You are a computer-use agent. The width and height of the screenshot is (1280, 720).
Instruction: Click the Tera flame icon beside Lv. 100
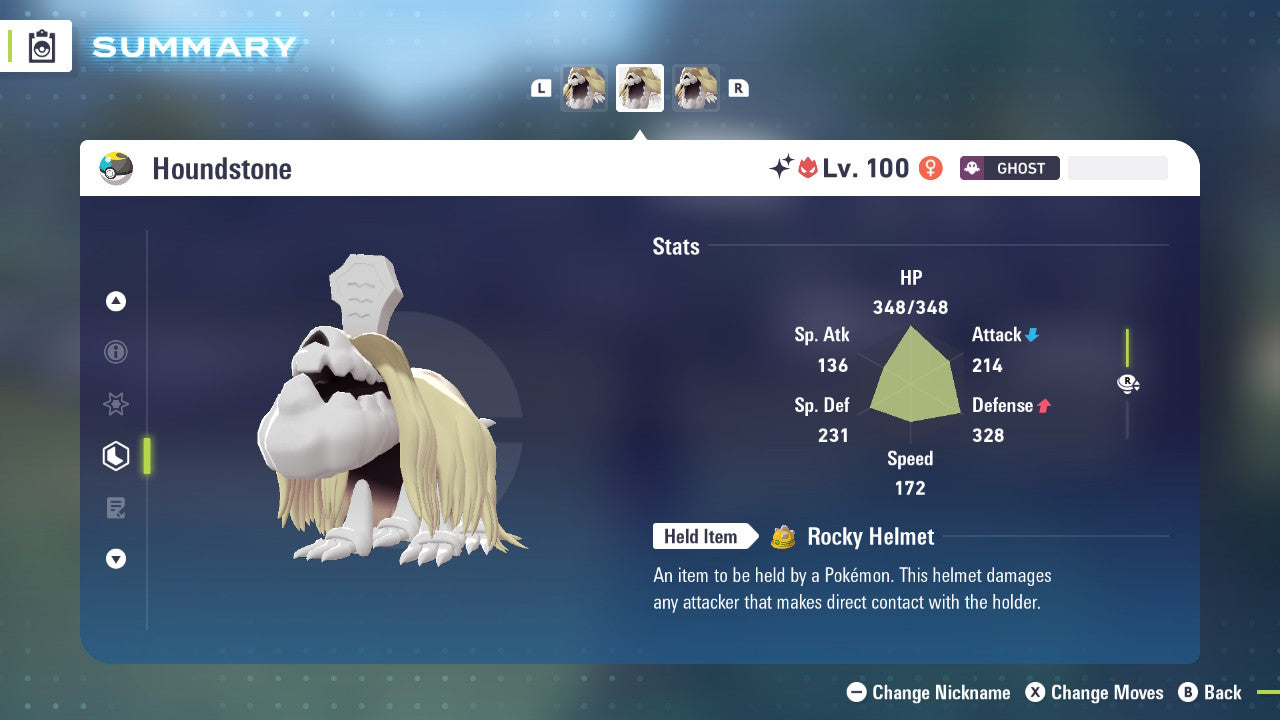pos(808,167)
